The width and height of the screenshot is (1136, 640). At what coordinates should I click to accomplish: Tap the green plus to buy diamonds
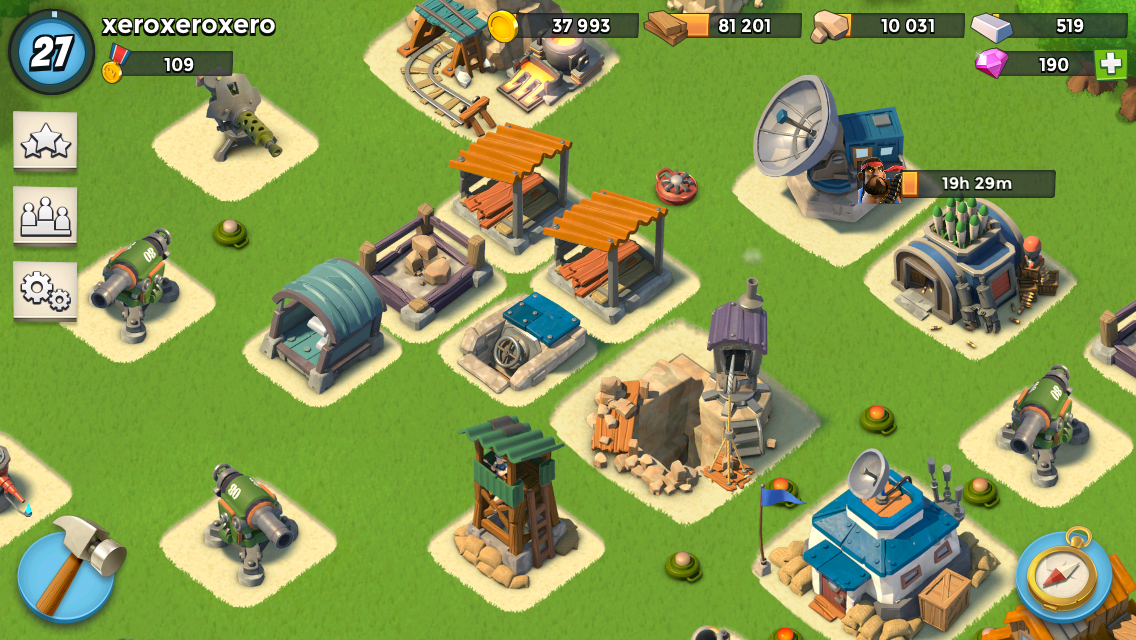[x=1110, y=64]
